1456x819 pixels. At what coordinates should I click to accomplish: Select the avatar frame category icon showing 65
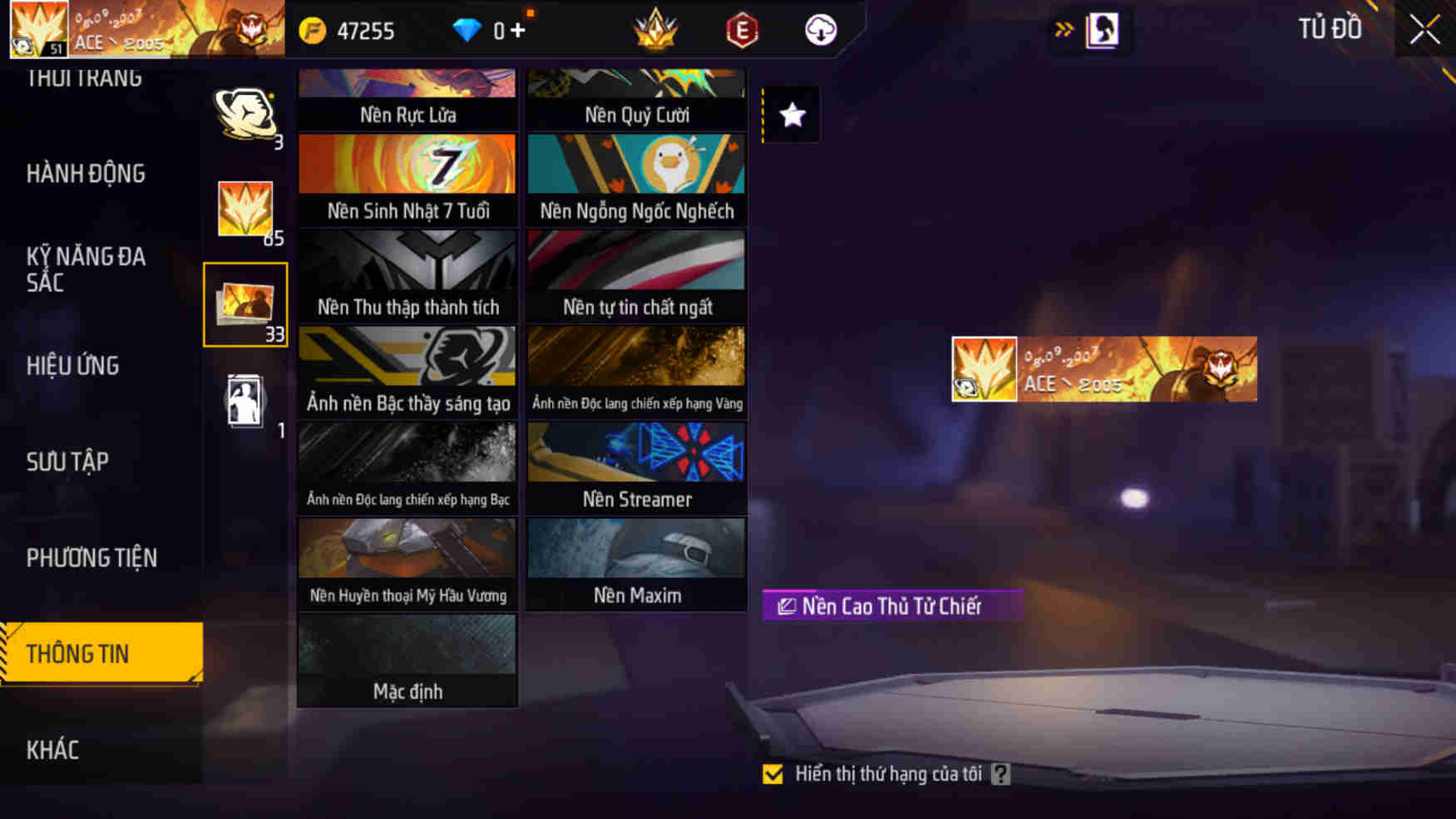245,204
